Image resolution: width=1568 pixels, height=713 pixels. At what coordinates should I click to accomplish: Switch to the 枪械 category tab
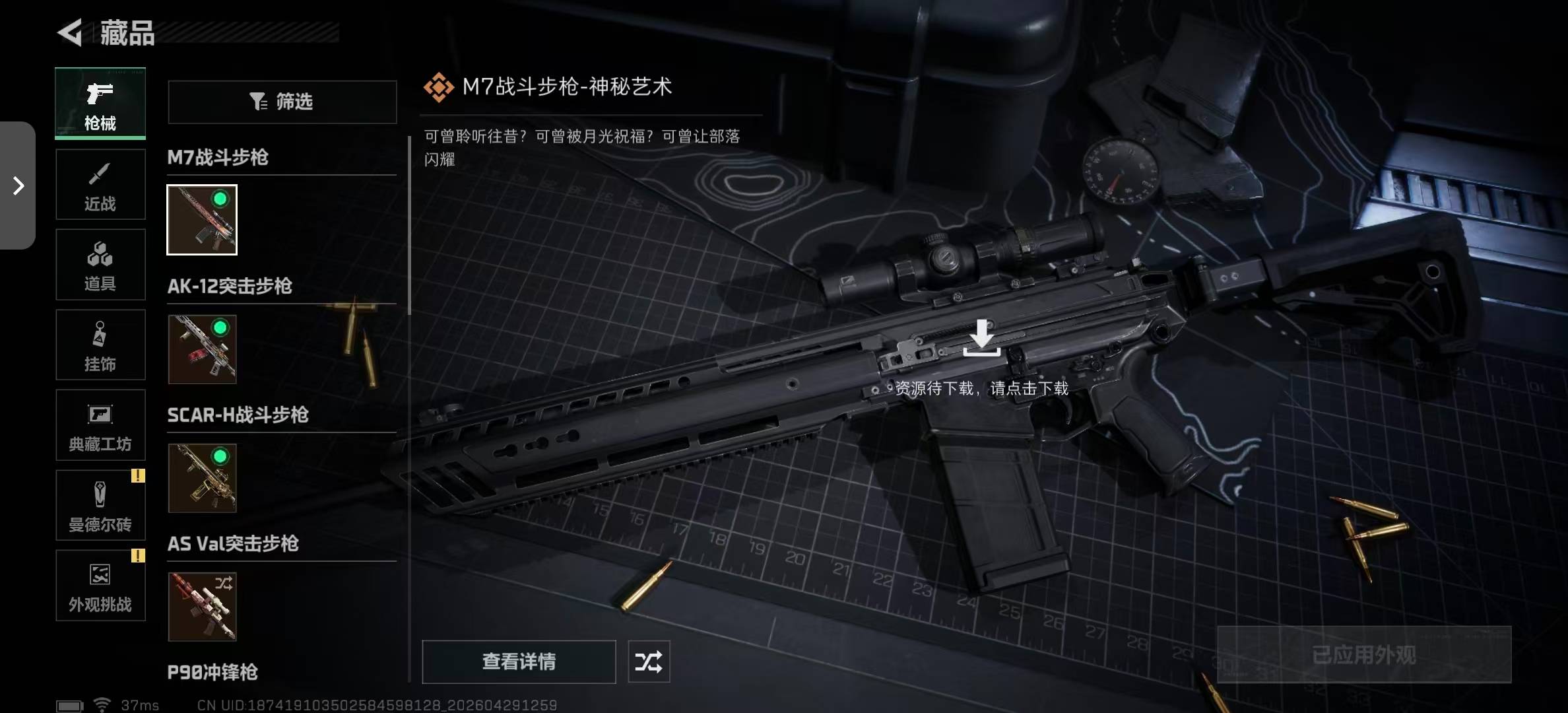[x=100, y=104]
